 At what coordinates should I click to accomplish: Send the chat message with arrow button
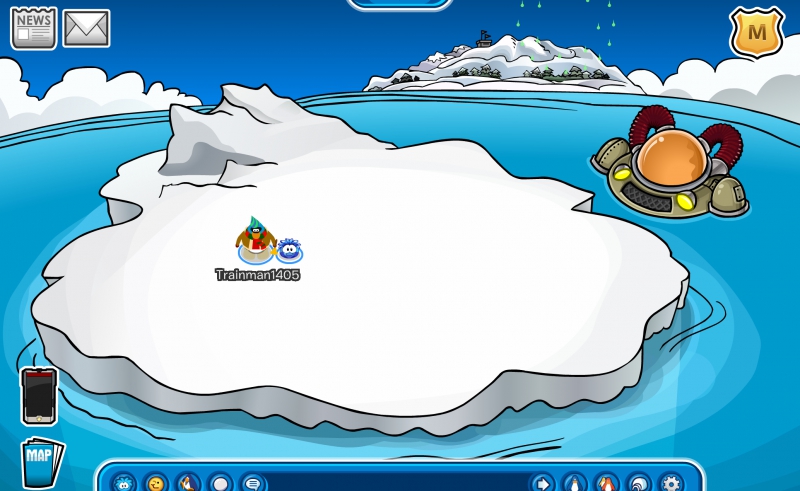(x=541, y=483)
